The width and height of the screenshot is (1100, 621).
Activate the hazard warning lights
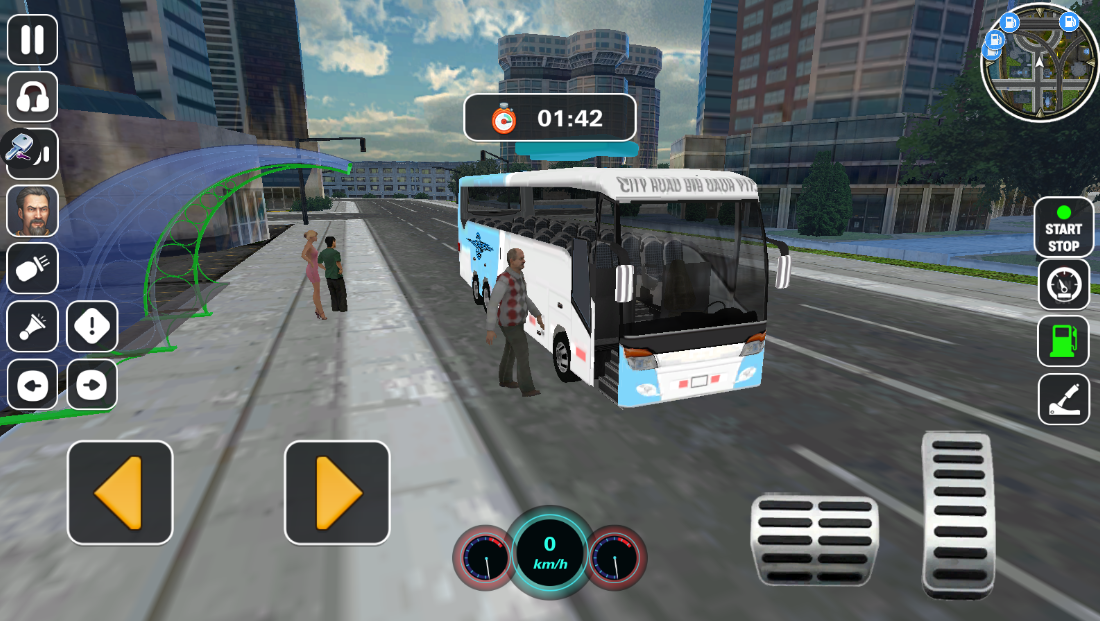(92, 327)
